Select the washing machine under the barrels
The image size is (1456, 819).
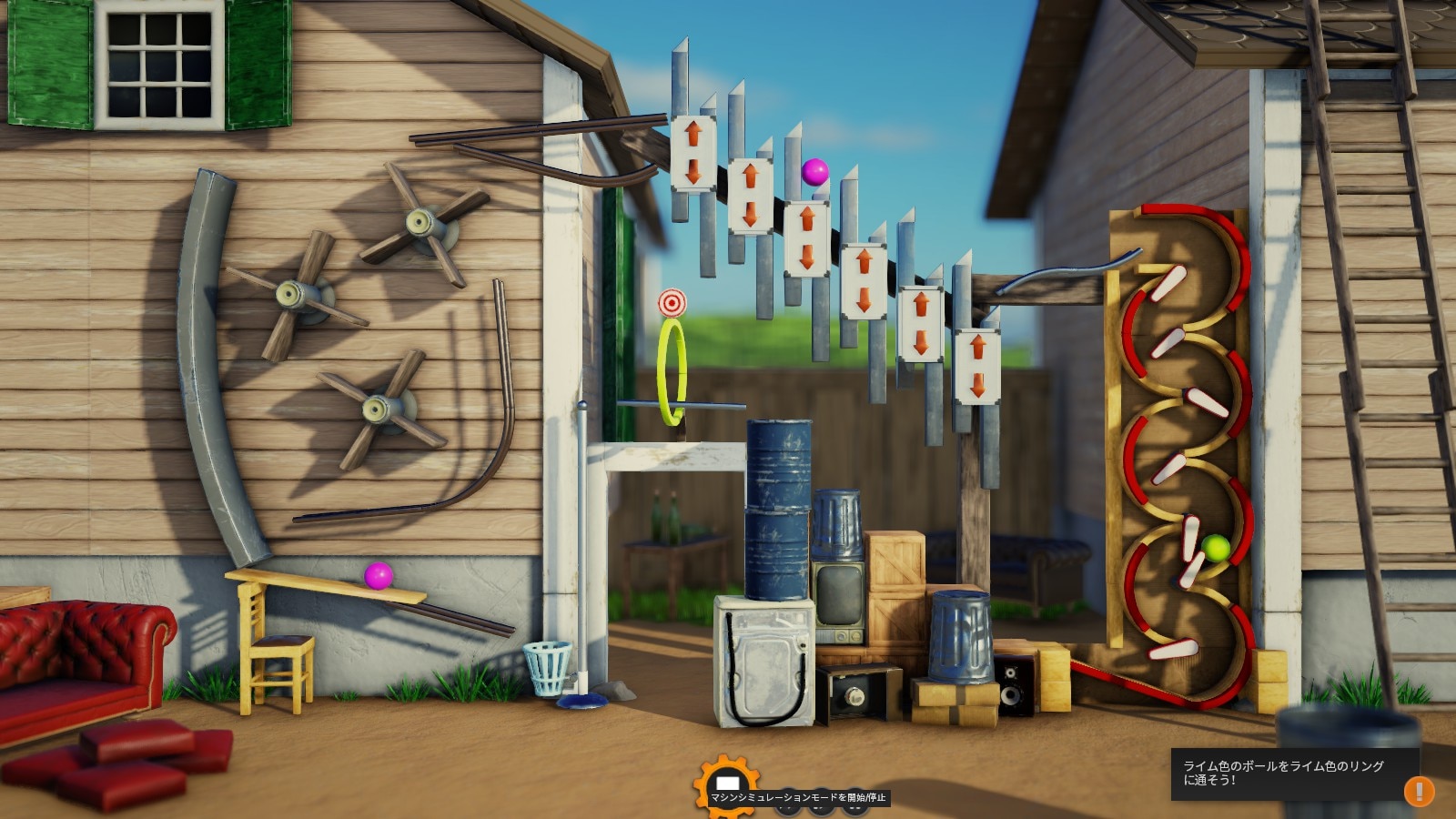point(766,664)
